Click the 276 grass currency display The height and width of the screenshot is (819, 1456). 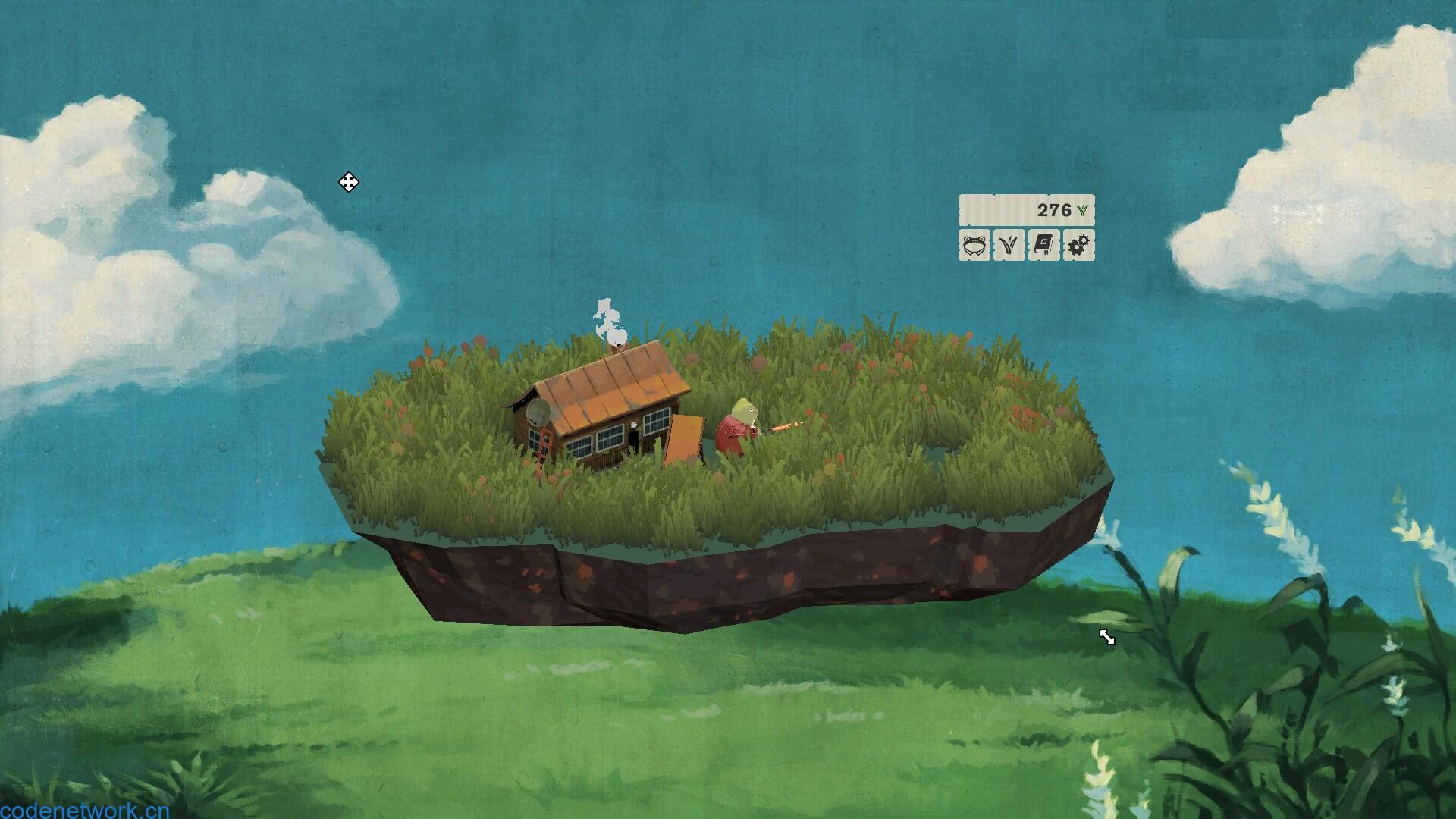pos(1056,211)
